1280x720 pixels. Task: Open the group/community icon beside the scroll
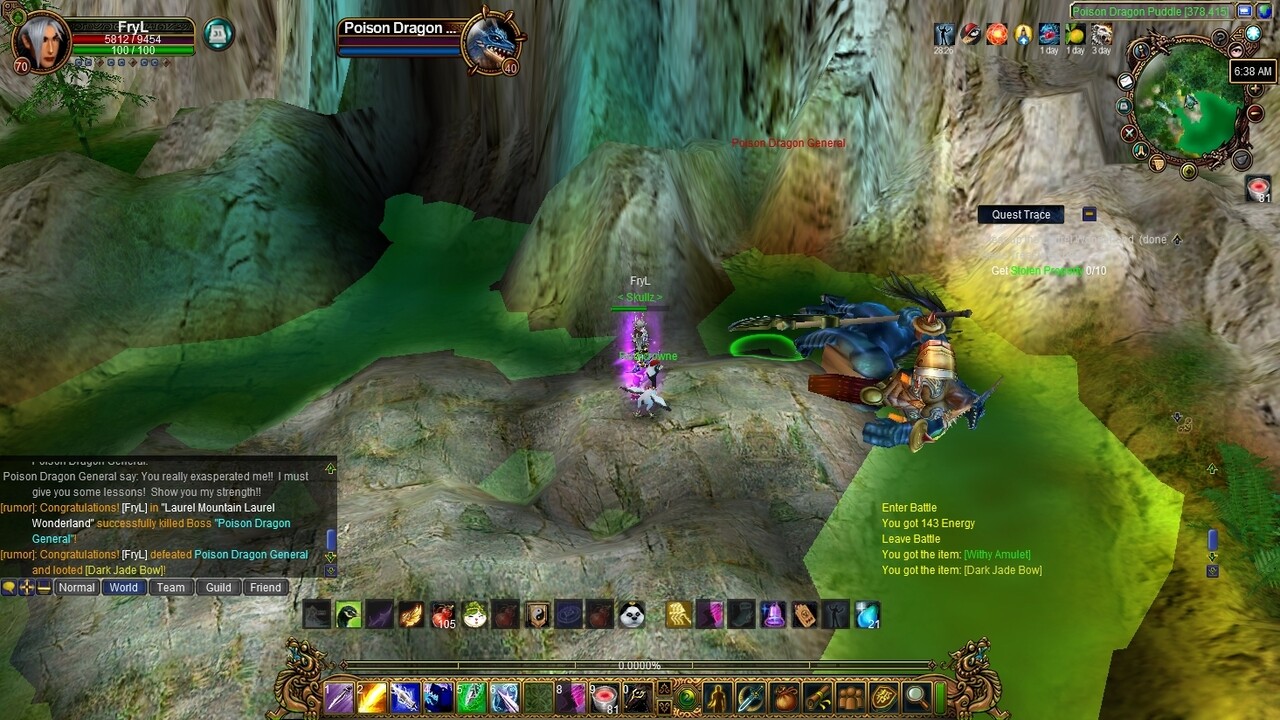point(852,697)
